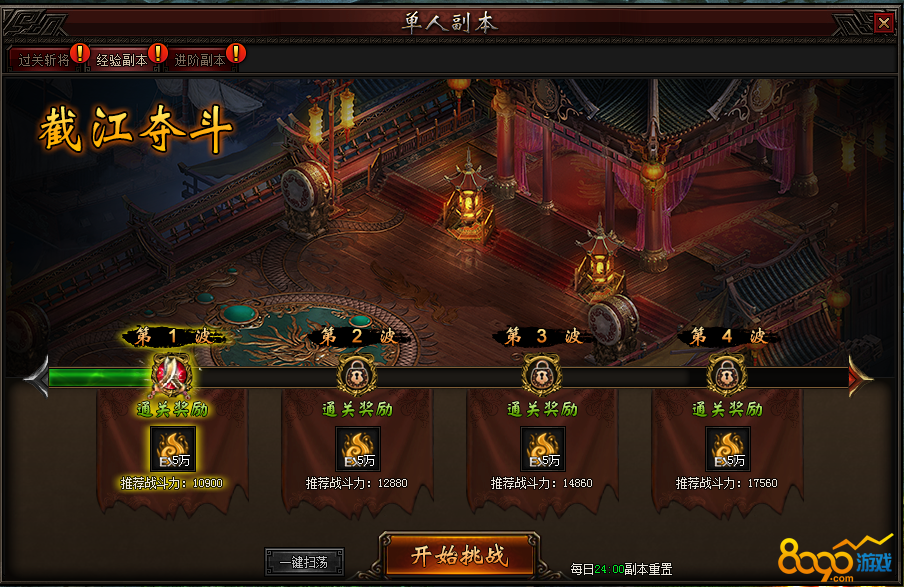
Task: Switch to the 过关斩将 tab
Action: (44, 60)
